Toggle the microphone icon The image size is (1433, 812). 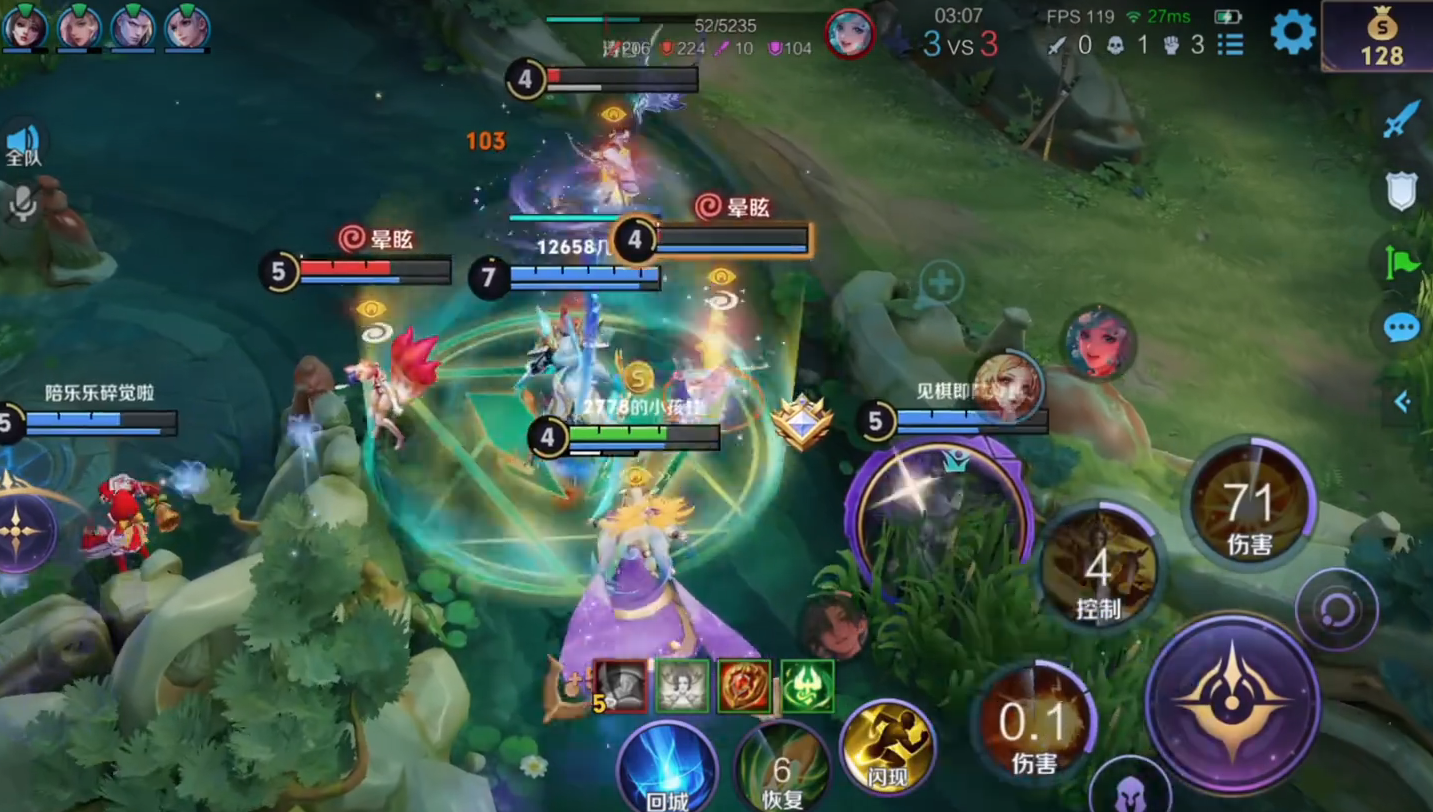coord(23,204)
